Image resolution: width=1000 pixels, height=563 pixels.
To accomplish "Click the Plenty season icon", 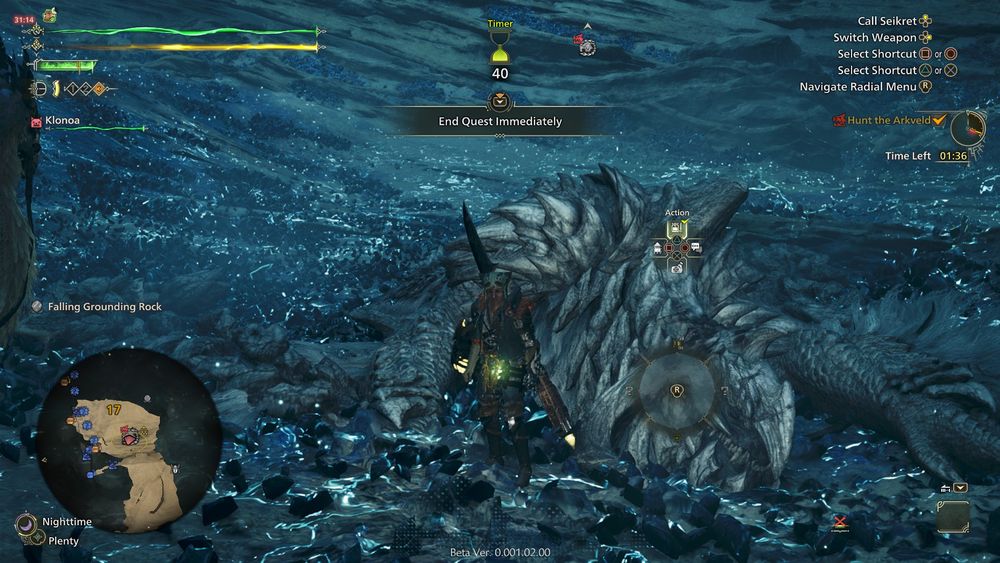I will pyautogui.click(x=36, y=539).
